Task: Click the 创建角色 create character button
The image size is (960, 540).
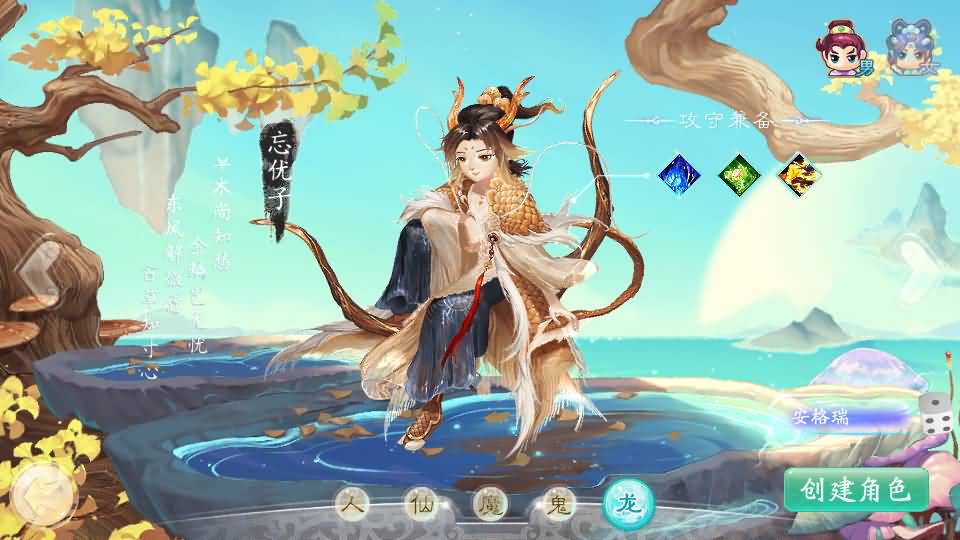Action: tap(856, 490)
